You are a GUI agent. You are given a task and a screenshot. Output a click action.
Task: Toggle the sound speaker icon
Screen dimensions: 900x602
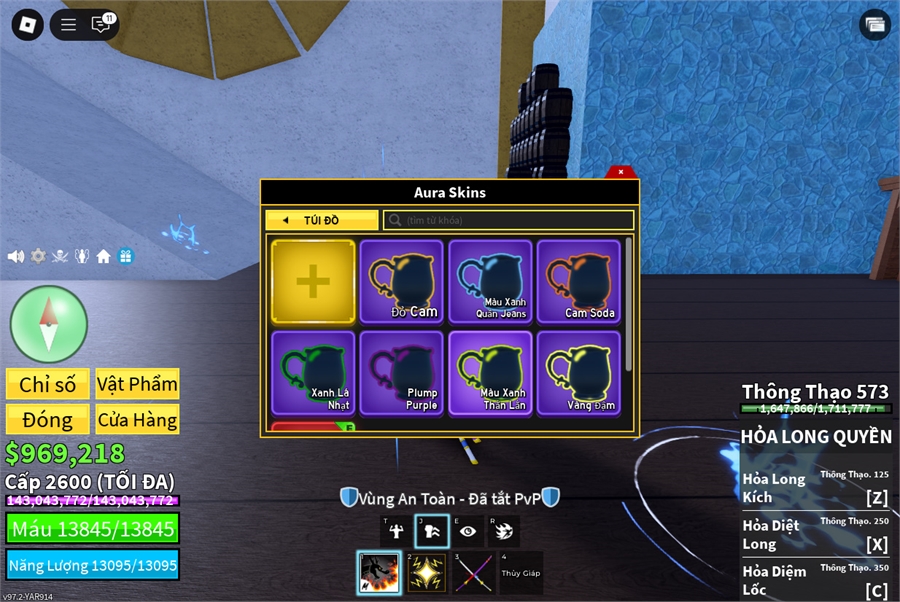pos(16,256)
